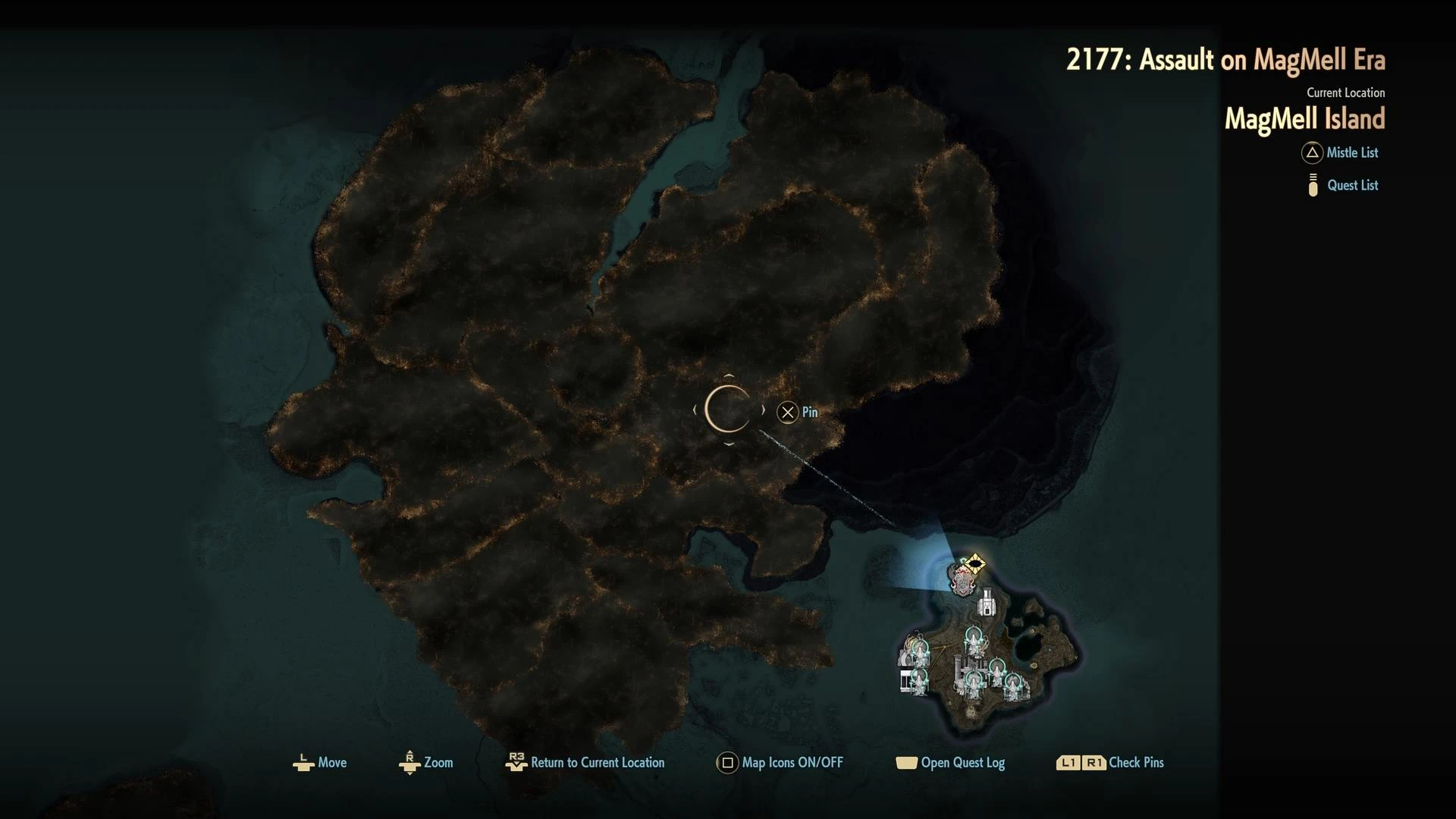Choose Open Quest Log
This screenshot has width=1456, height=819.
[951, 763]
